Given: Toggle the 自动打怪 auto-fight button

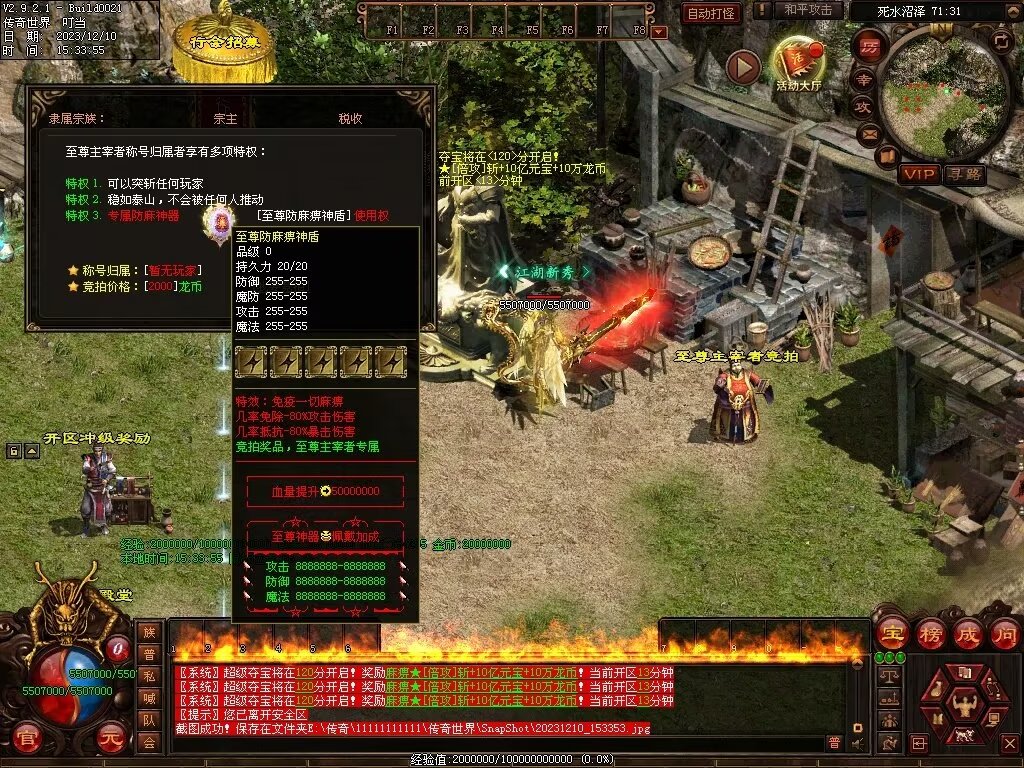Looking at the screenshot, I should 711,13.
